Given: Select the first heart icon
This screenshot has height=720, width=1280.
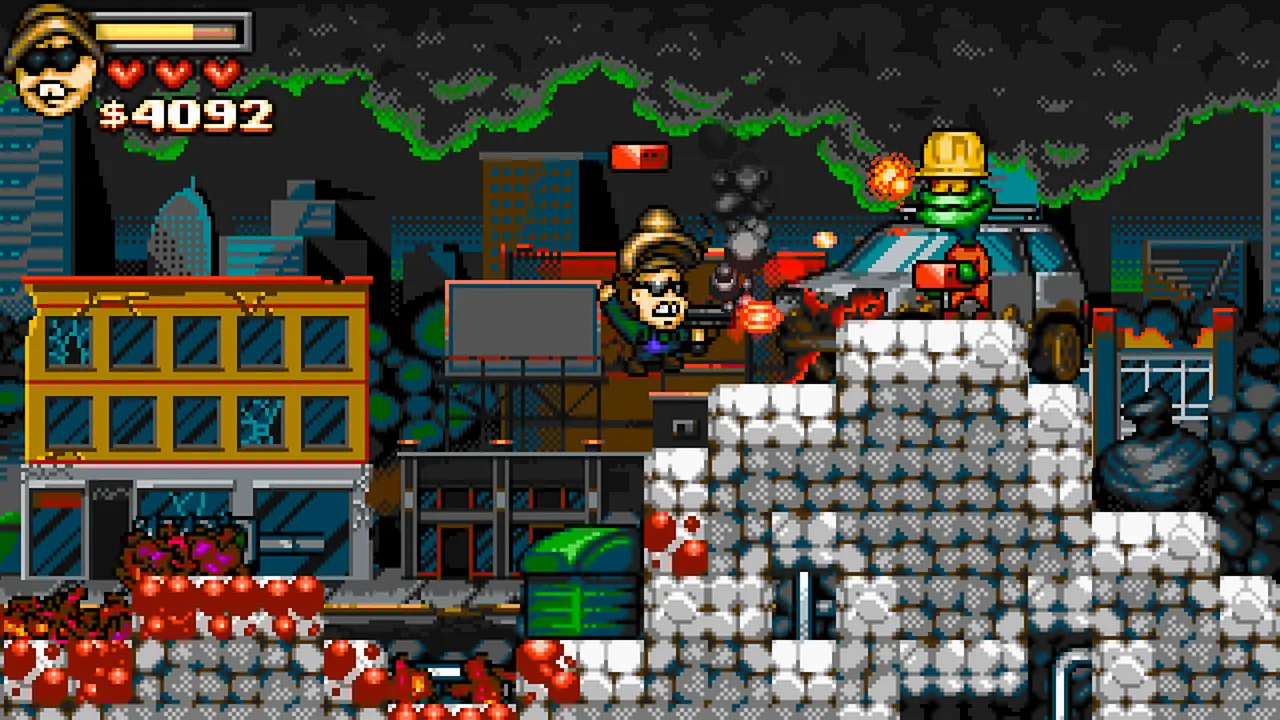Looking at the screenshot, I should point(124,72).
